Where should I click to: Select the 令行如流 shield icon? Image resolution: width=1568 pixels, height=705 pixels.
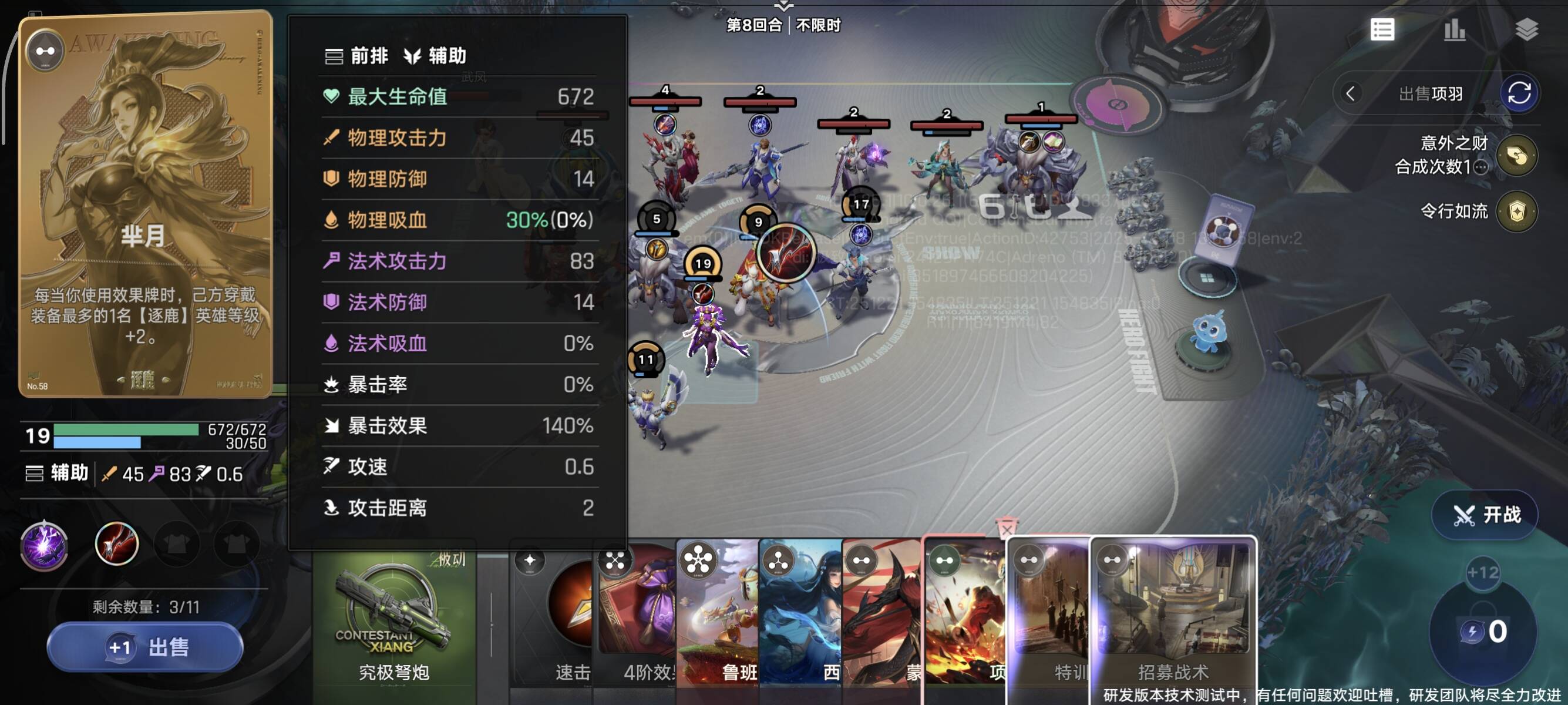1516,212
